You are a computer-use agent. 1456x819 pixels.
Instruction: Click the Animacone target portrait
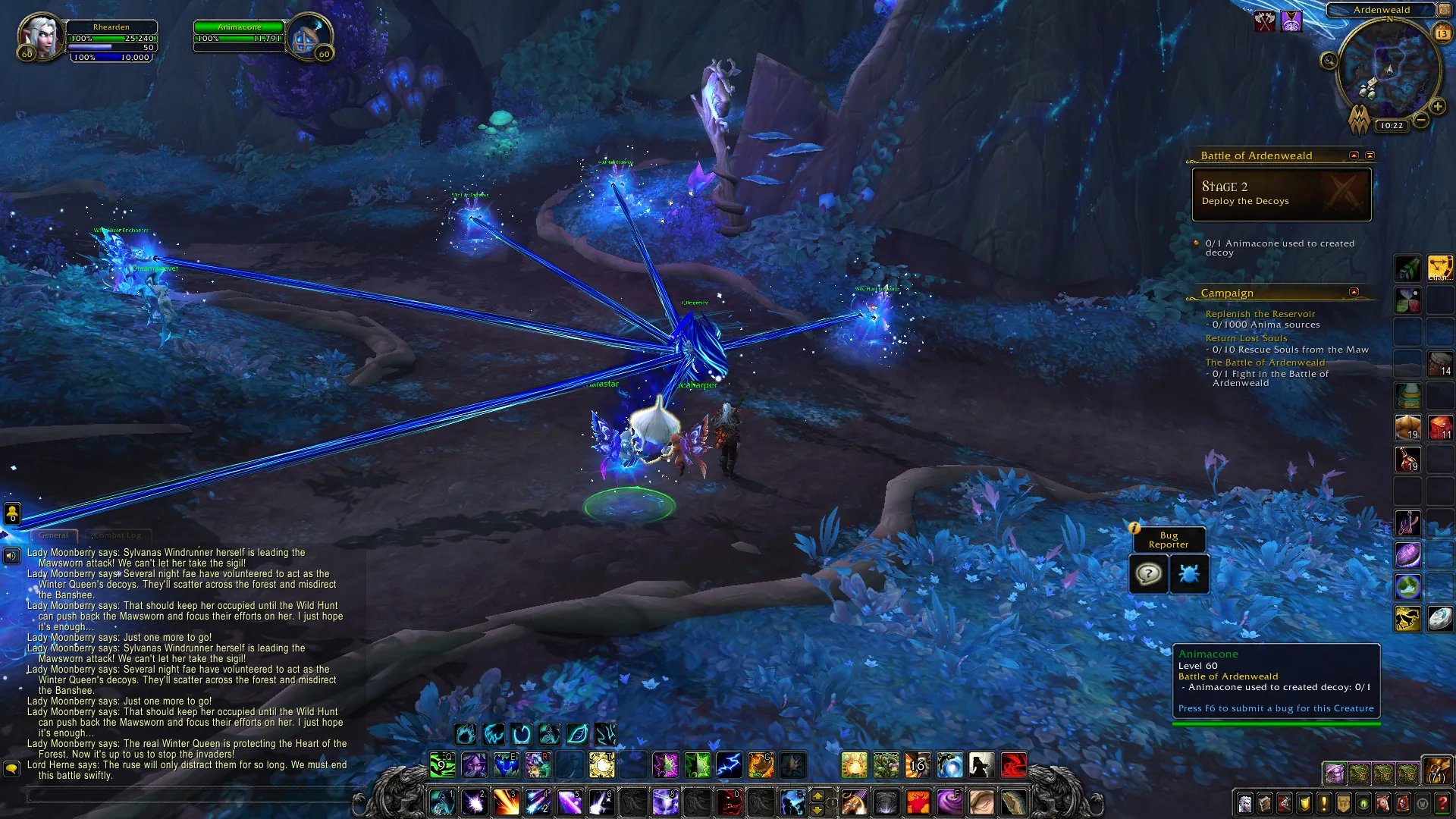pos(308,38)
